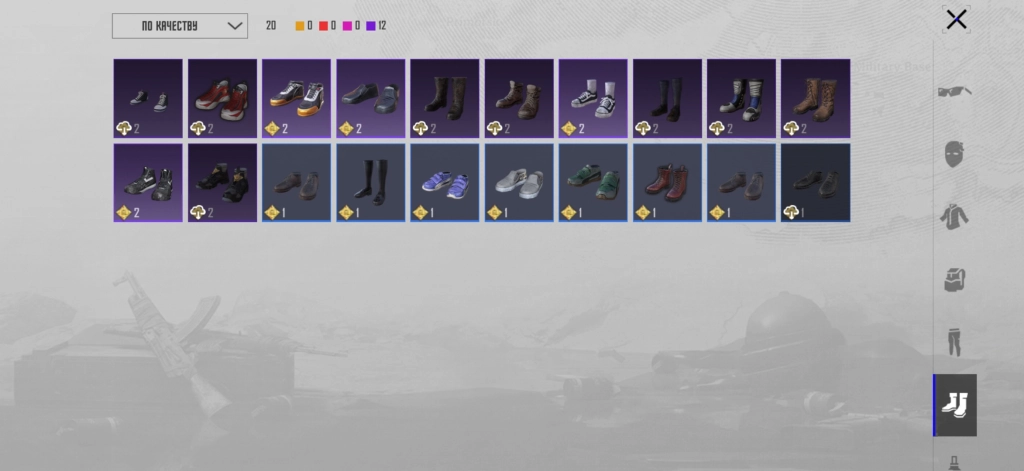Select the red and white sneakers

click(222, 98)
